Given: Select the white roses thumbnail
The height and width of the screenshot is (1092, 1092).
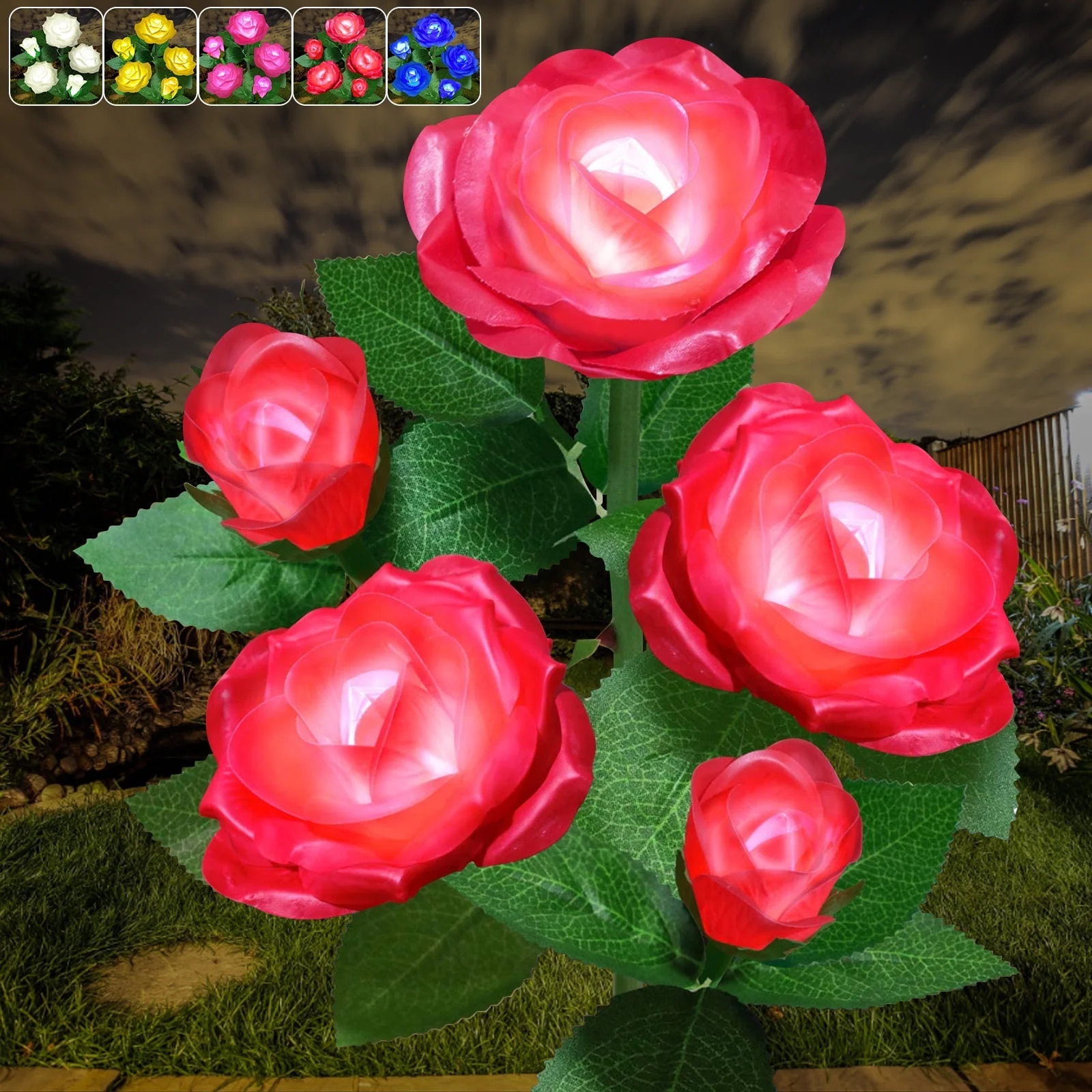Looking at the screenshot, I should tap(57, 56).
